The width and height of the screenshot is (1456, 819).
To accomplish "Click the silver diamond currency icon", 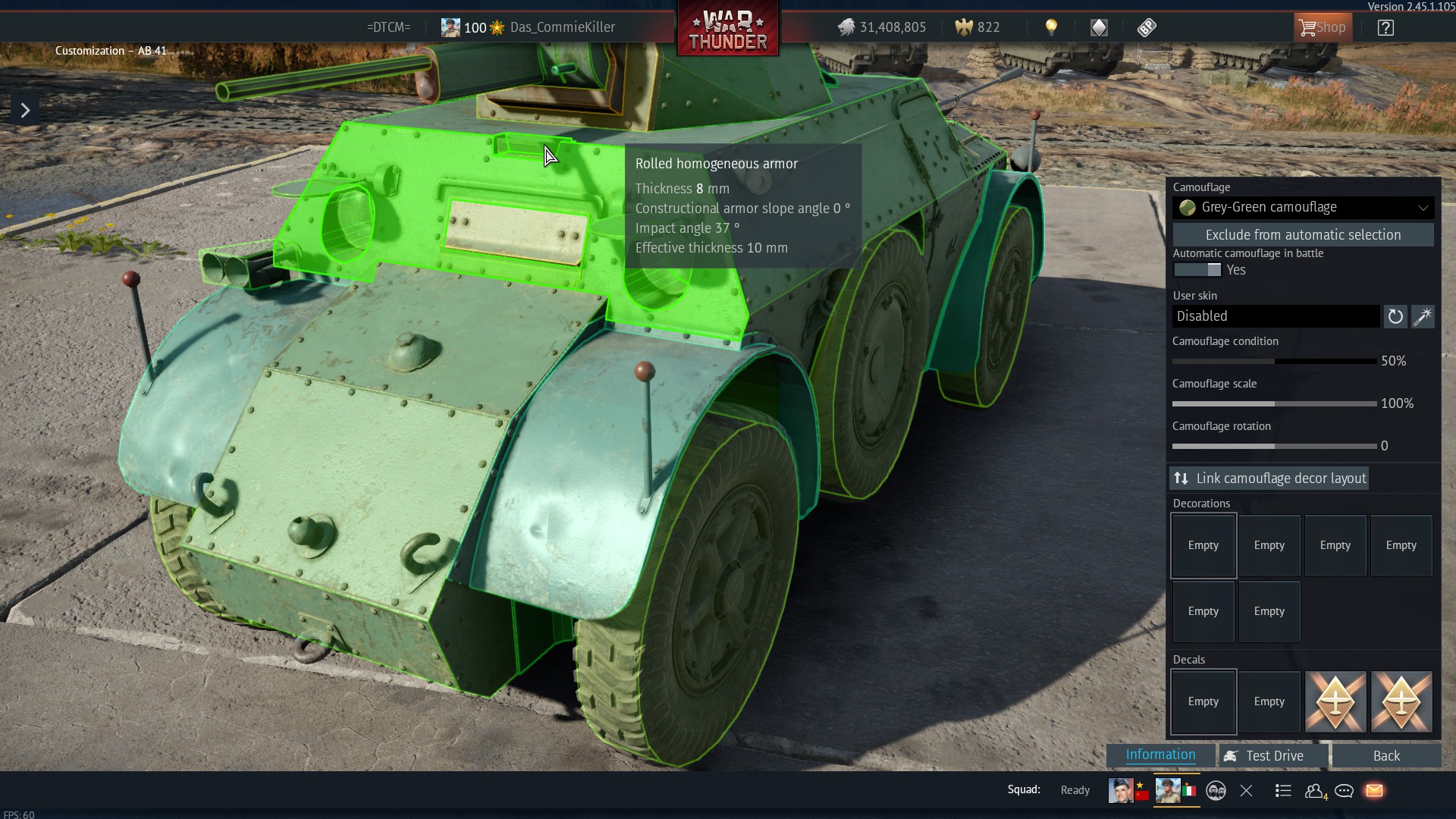I will tap(1100, 27).
